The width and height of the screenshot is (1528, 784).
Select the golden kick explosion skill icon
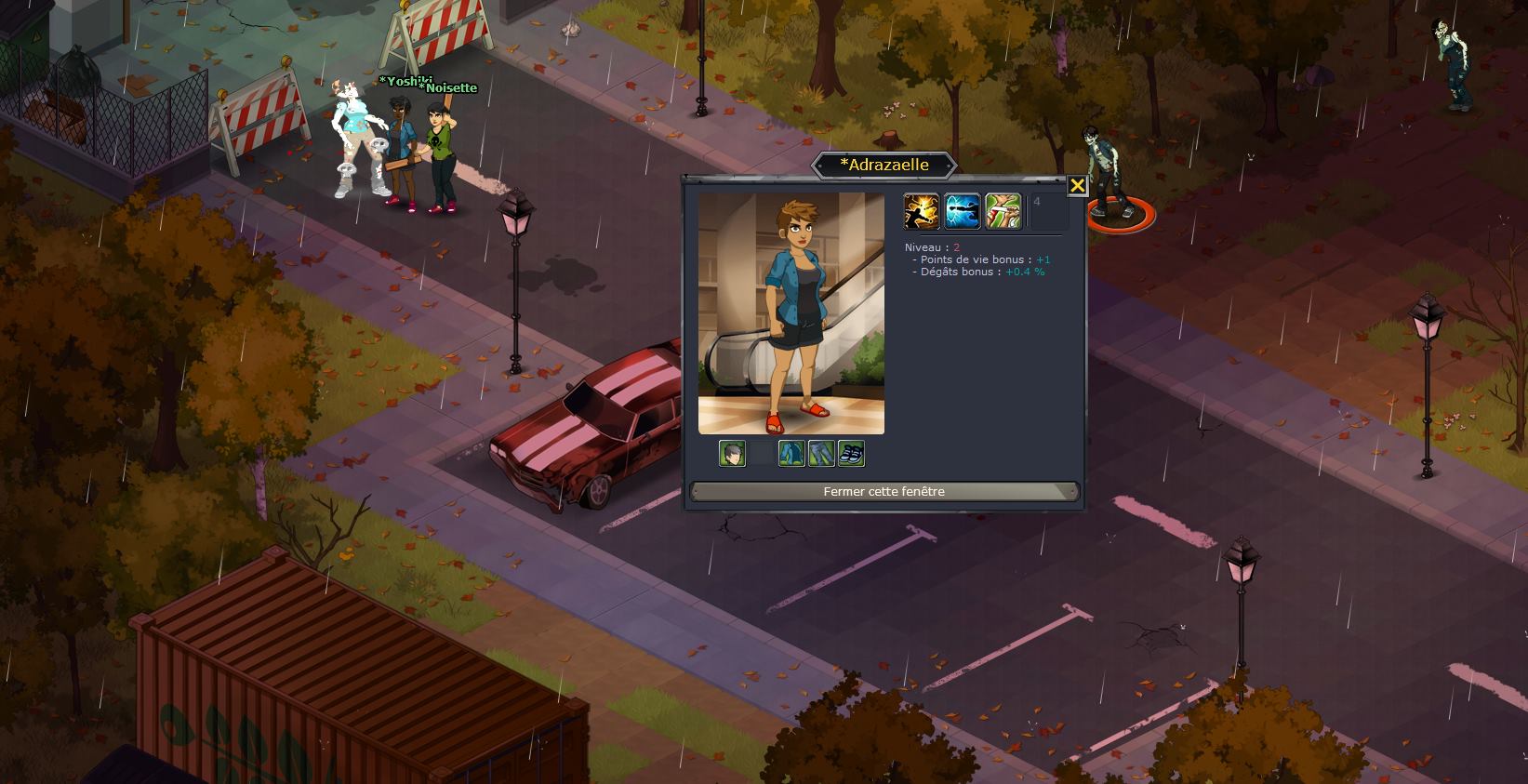(921, 211)
